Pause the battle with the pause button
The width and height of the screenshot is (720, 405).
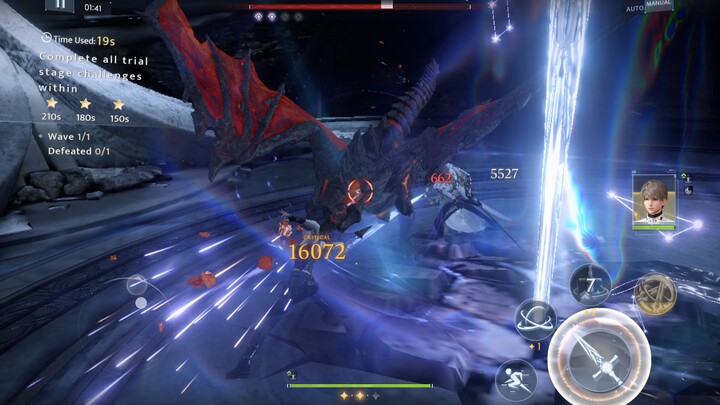tap(60, 5)
